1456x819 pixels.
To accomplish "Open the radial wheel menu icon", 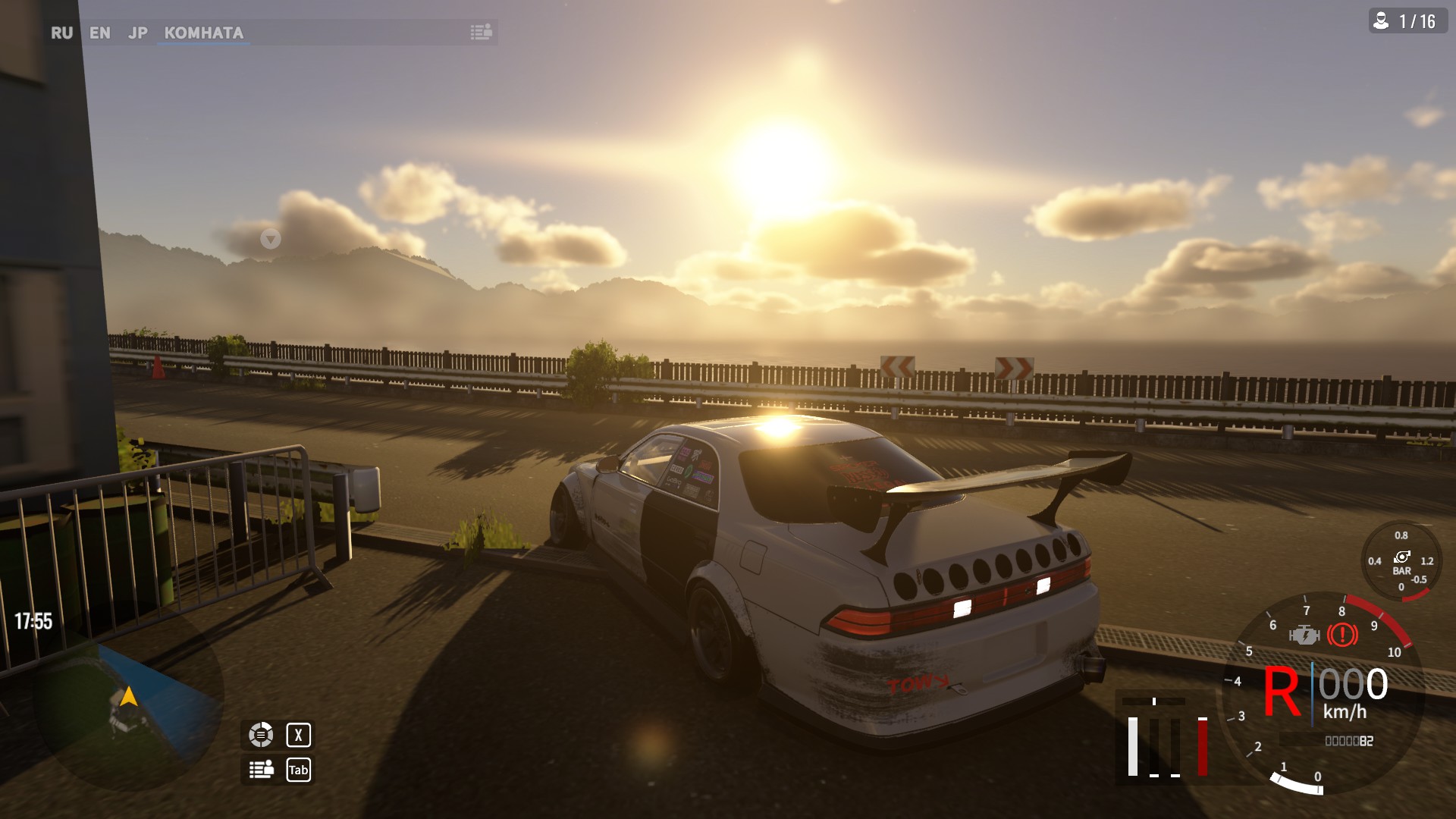I will [261, 735].
